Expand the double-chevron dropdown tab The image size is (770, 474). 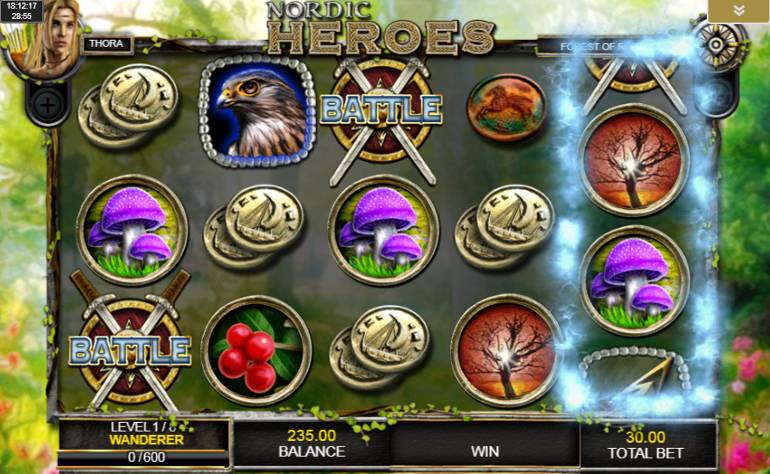pos(738,10)
